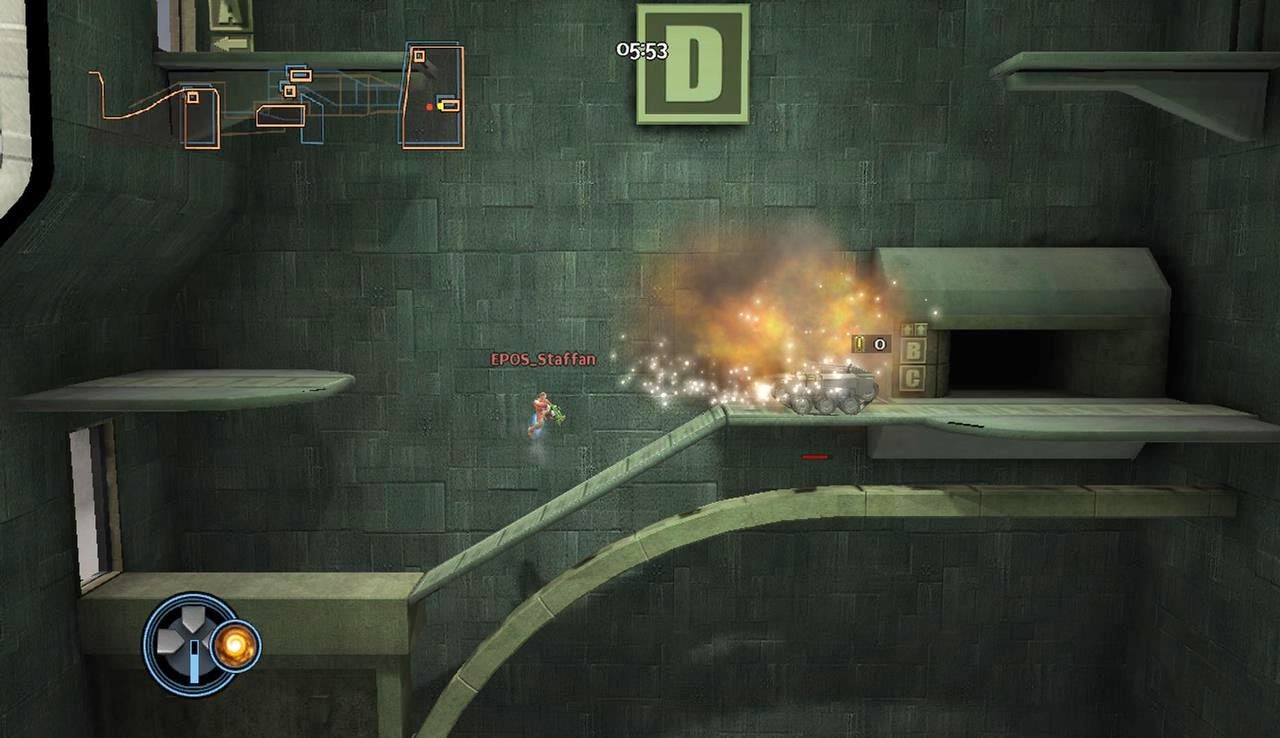Click the yellow marker on the minimap
This screenshot has height=738, width=1280.
(442, 104)
